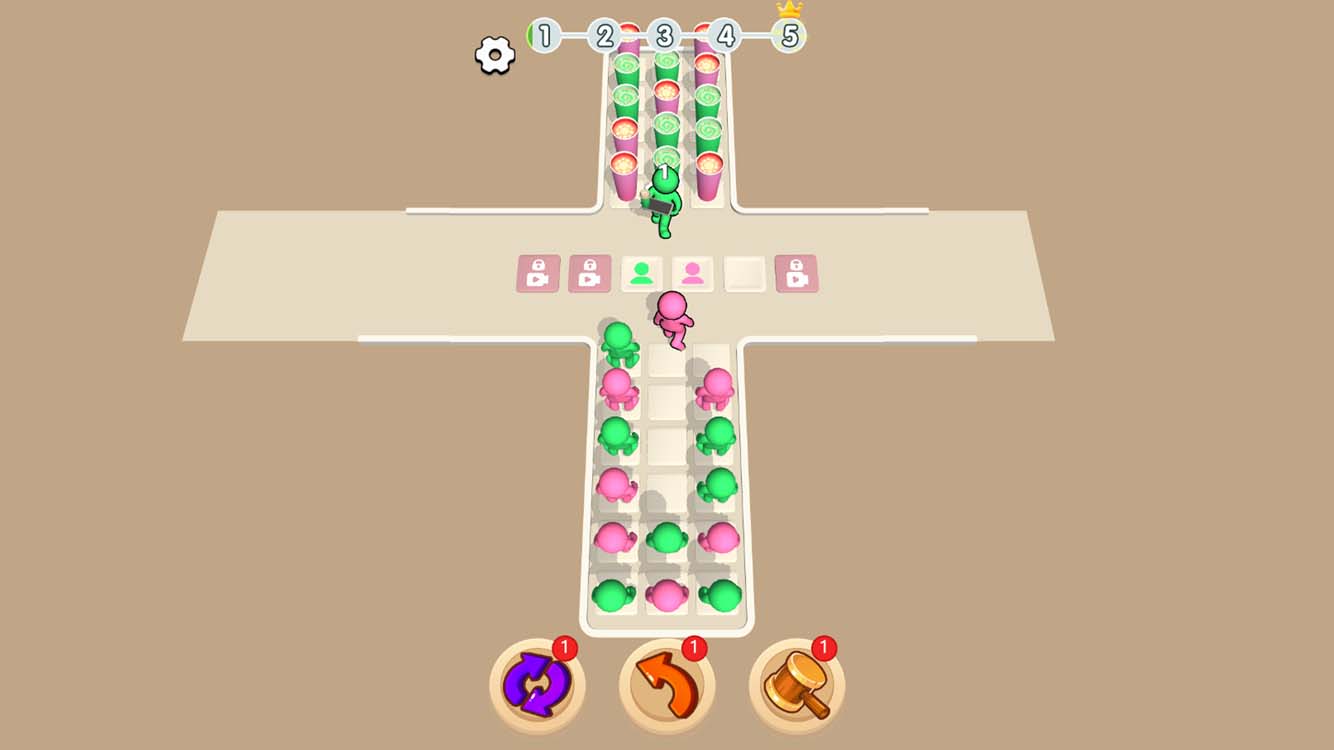Screen dimensions: 1334x750
Task: Select the level 1 circle
Action: coord(544,36)
